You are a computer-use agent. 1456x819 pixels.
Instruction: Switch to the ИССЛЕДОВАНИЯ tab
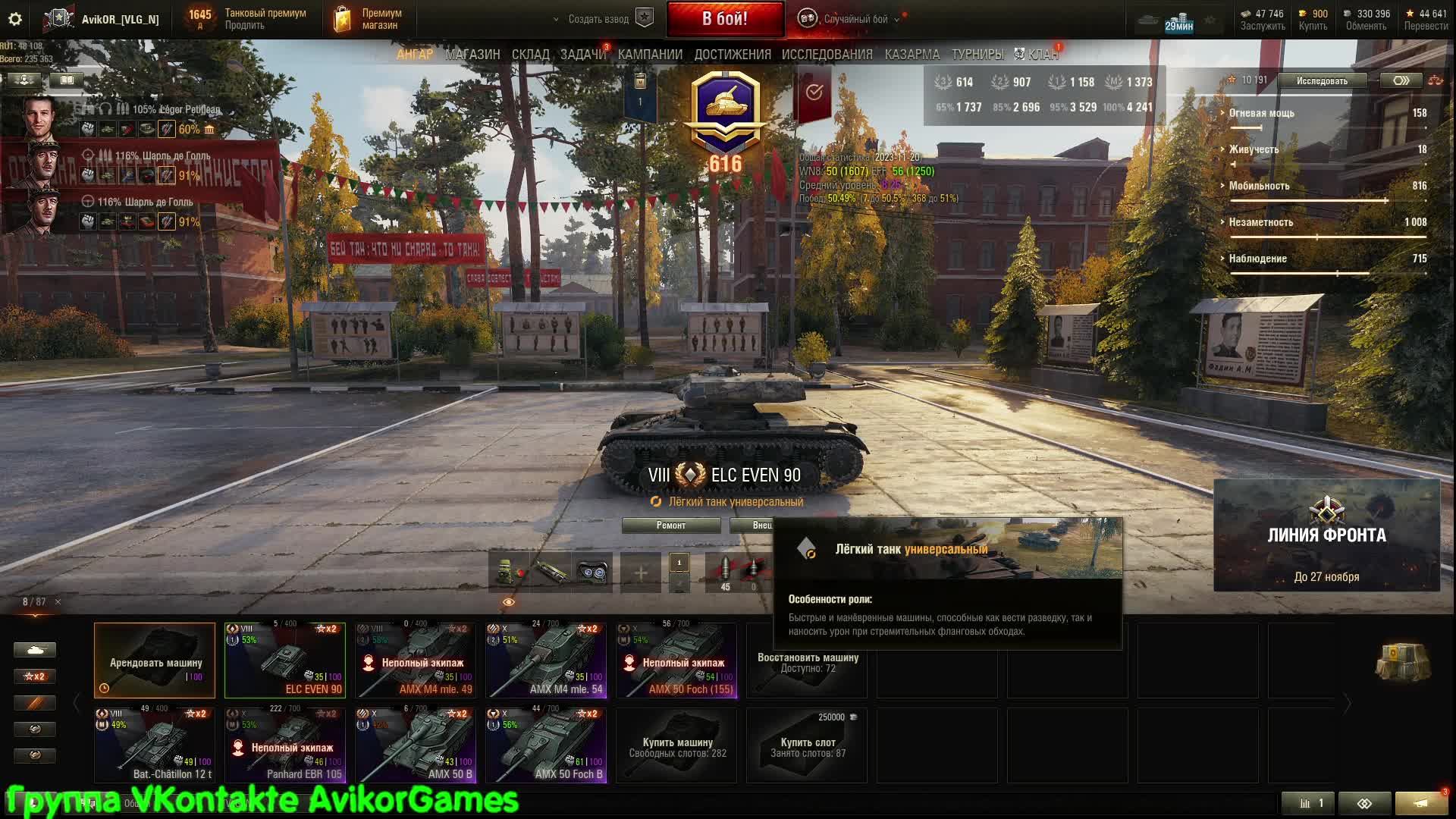(827, 55)
